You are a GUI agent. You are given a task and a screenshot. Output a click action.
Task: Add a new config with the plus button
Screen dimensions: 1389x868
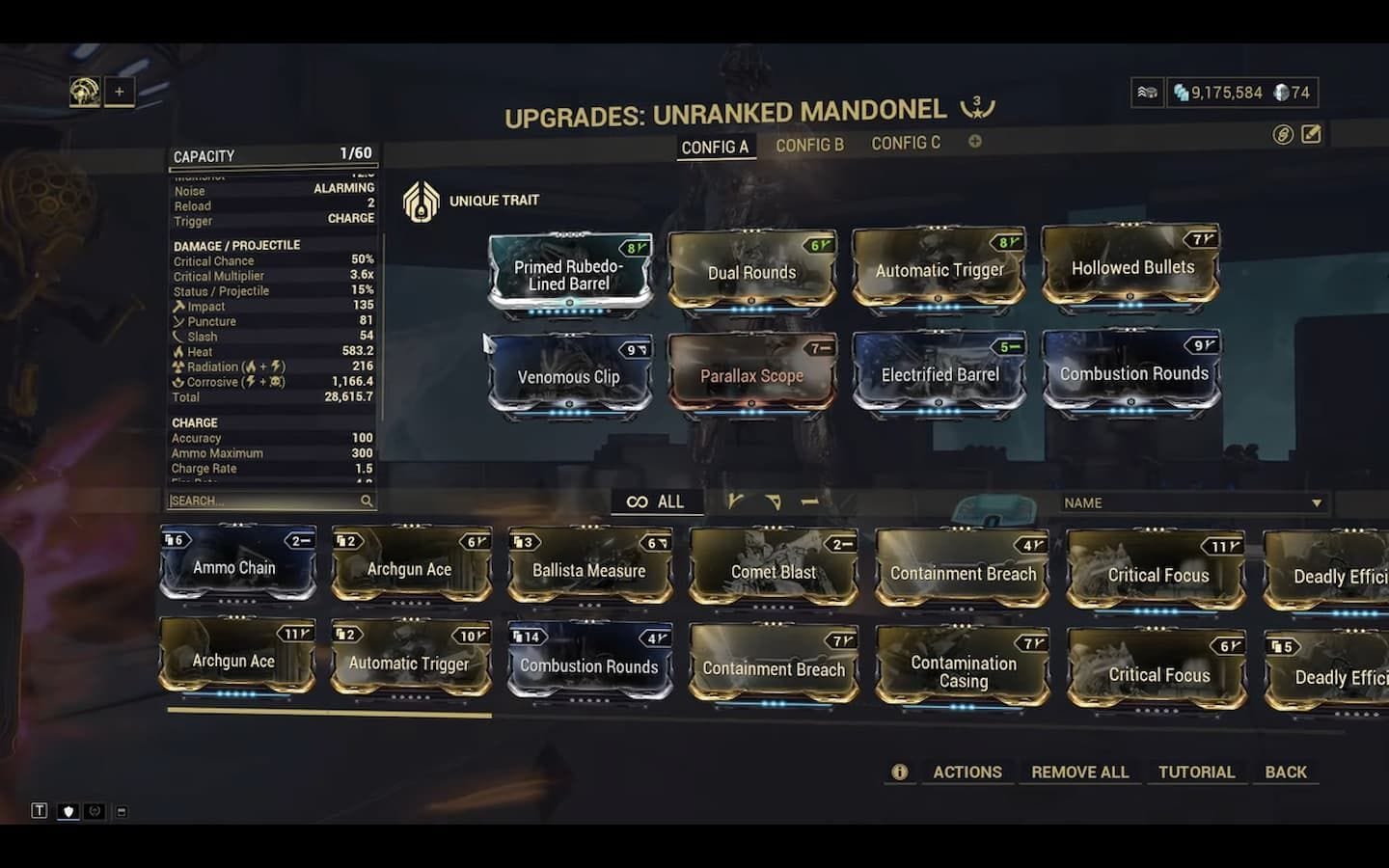pos(975,142)
